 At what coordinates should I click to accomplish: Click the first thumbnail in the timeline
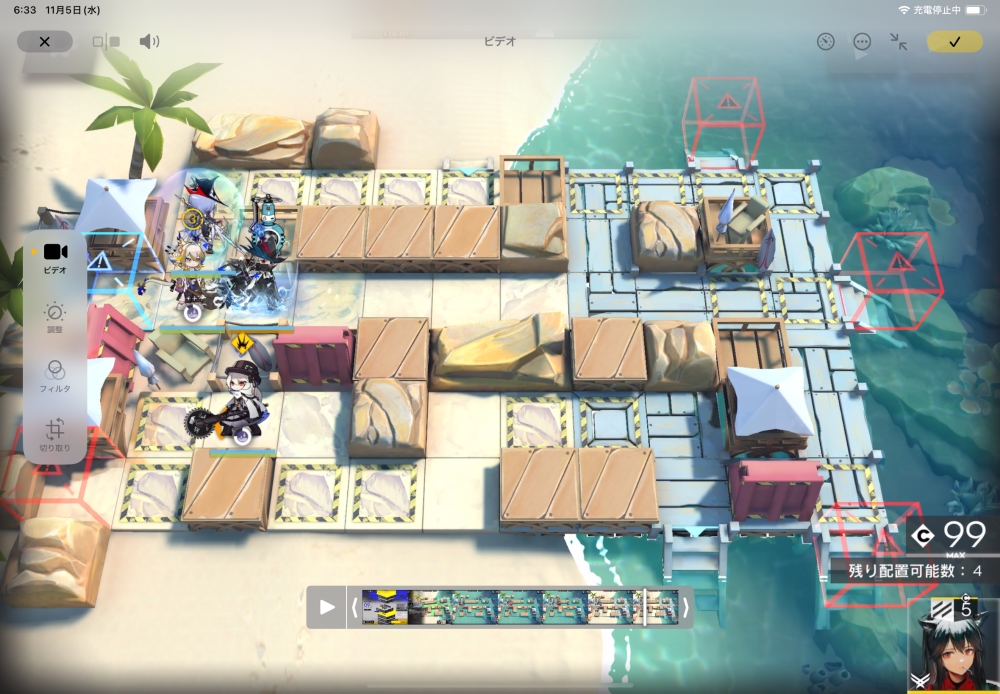(385, 607)
